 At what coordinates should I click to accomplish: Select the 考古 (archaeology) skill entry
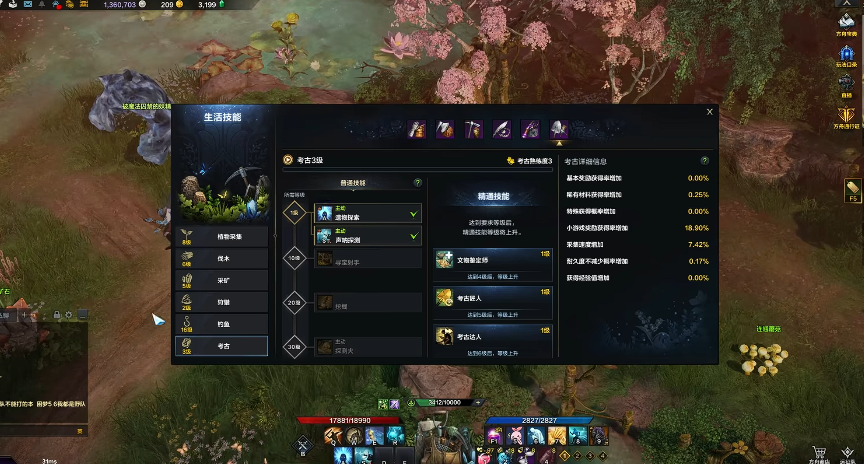[222, 346]
